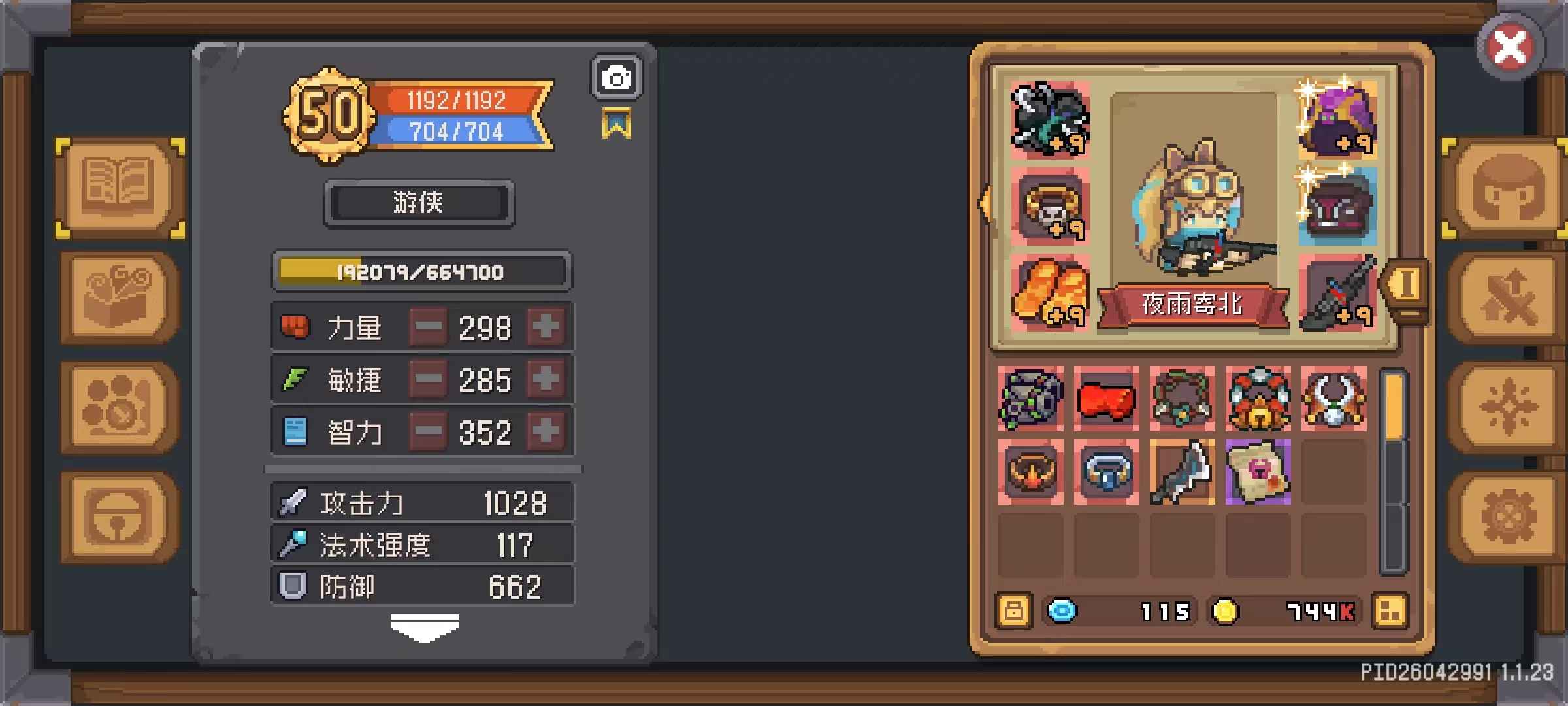1568x706 pixels.
Task: Select the equipped rifle weapon +9
Action: coord(1337,292)
